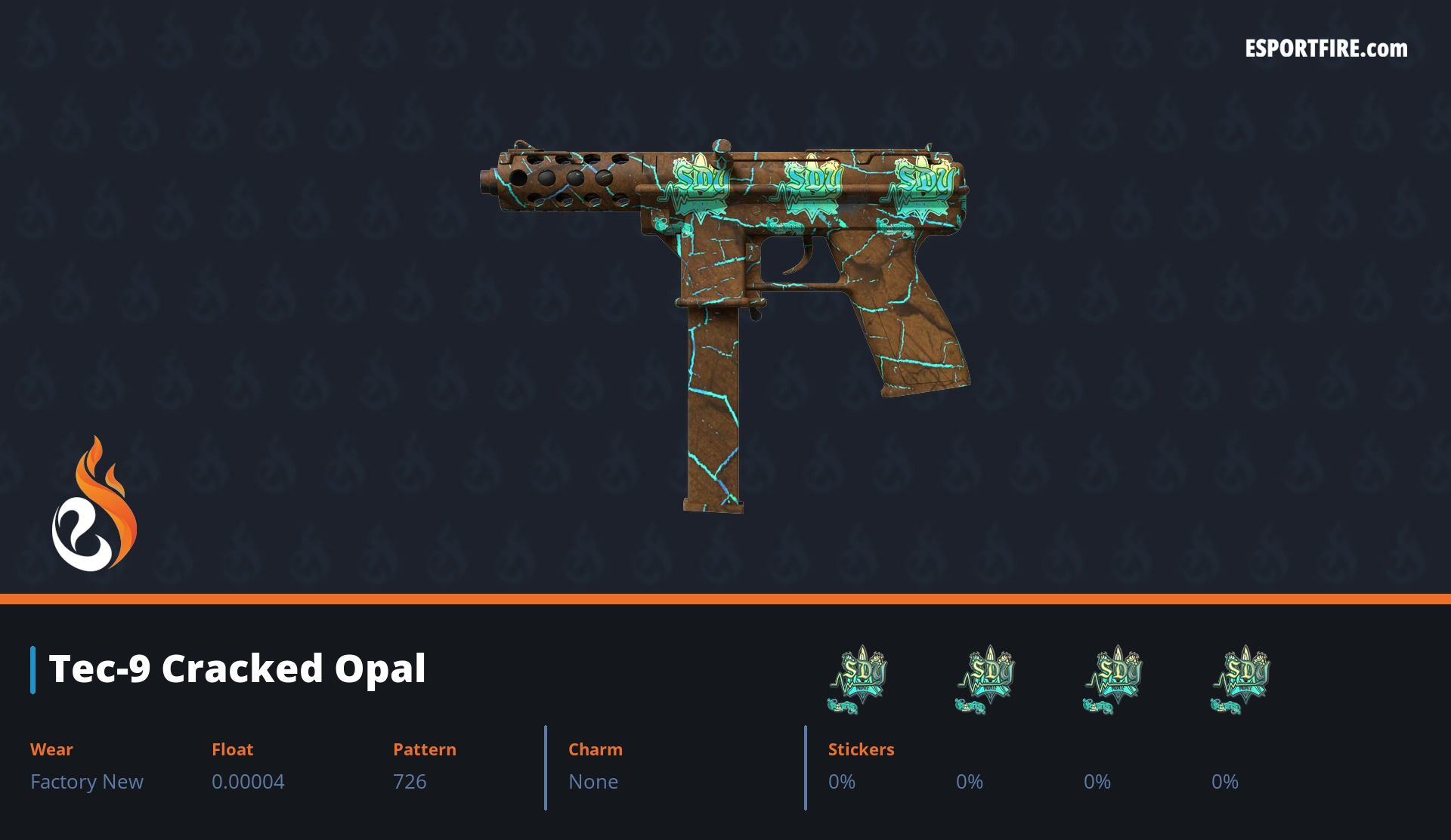Click the Esportfire flame logo
1451x840 pixels.
(94, 505)
